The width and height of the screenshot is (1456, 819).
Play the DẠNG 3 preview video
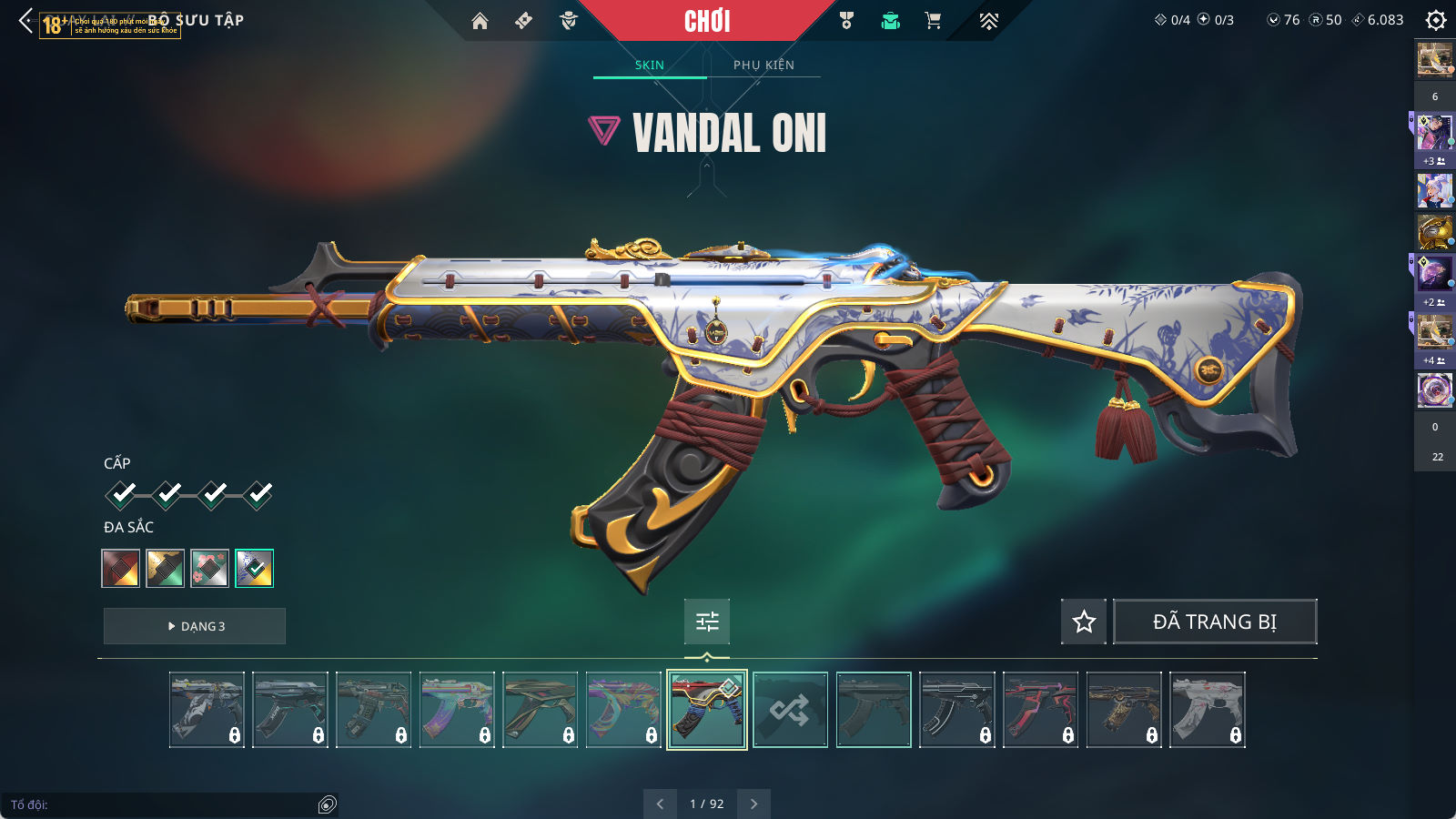coord(195,626)
